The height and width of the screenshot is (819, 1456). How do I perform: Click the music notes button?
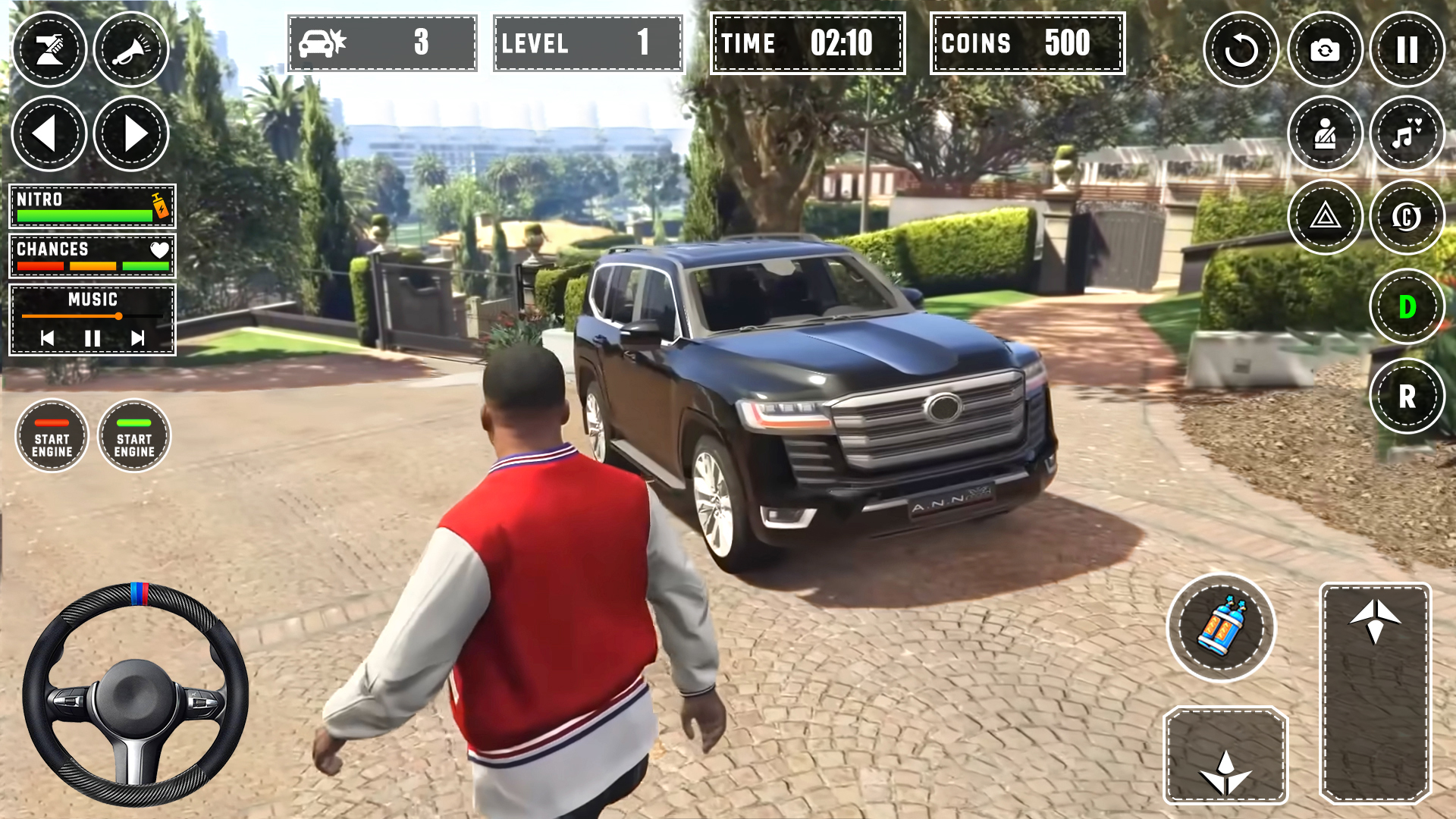click(1407, 134)
